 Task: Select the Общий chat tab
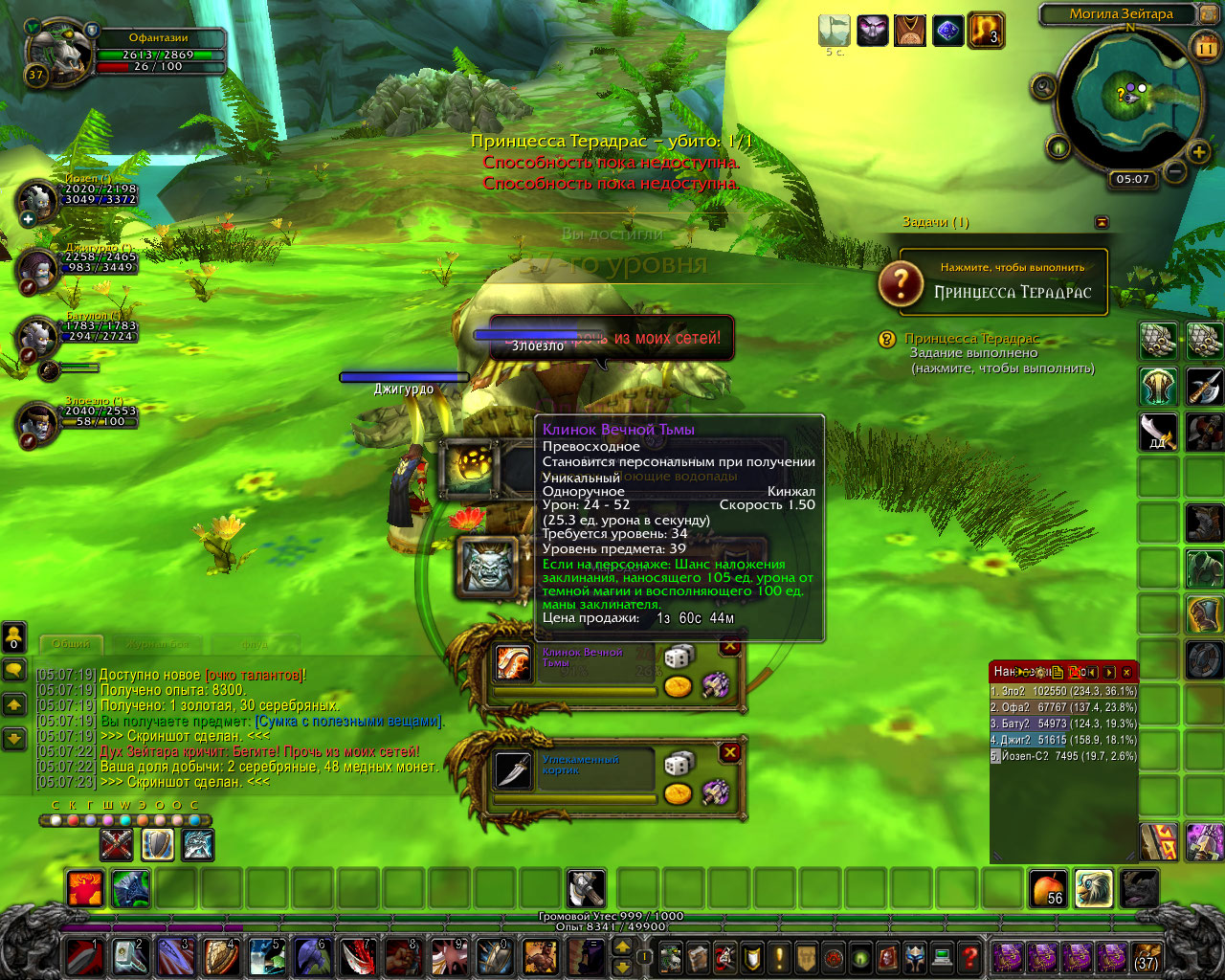pos(72,644)
